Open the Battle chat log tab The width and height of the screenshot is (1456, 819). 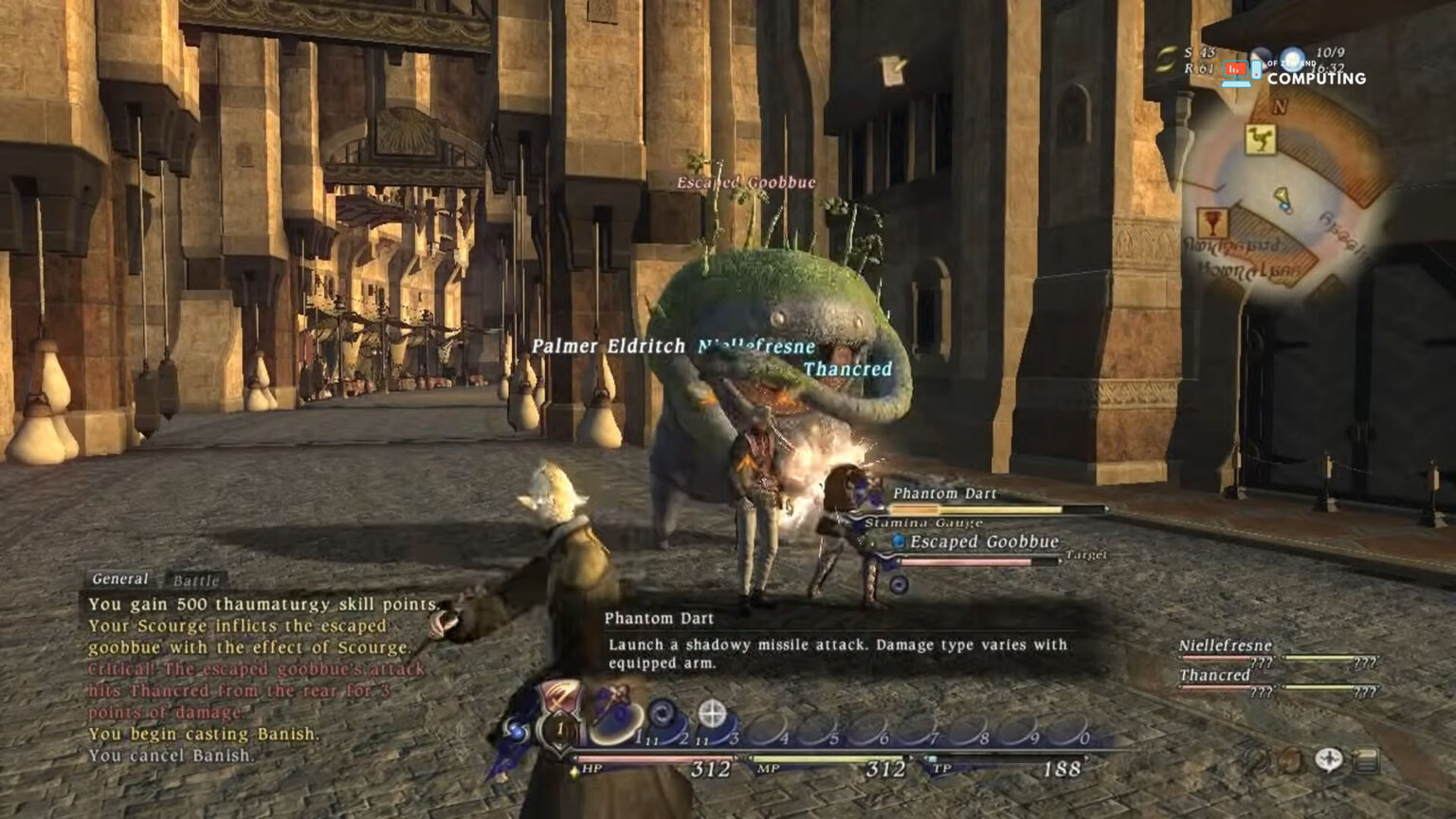coord(196,580)
